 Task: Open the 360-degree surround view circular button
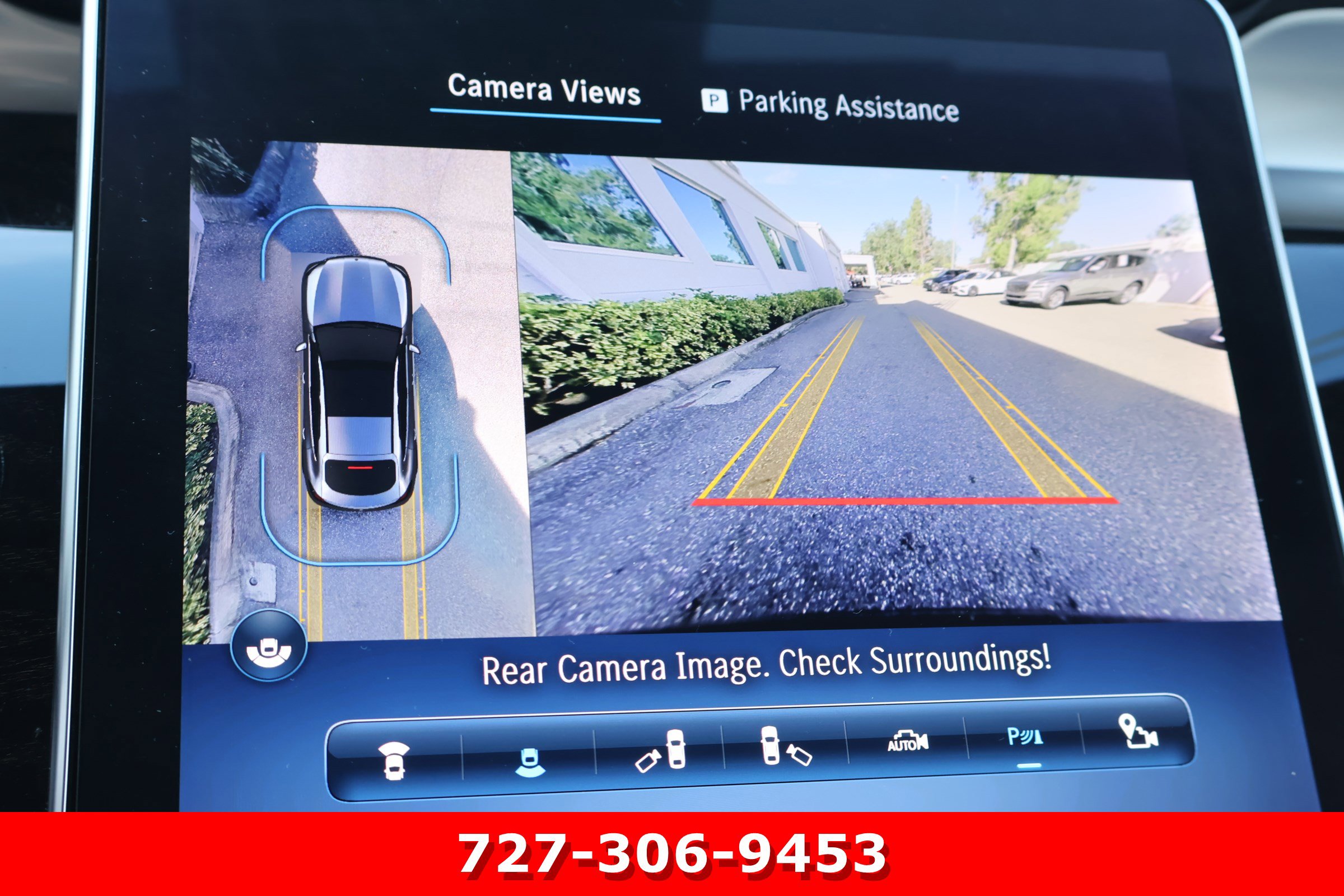pos(269,645)
